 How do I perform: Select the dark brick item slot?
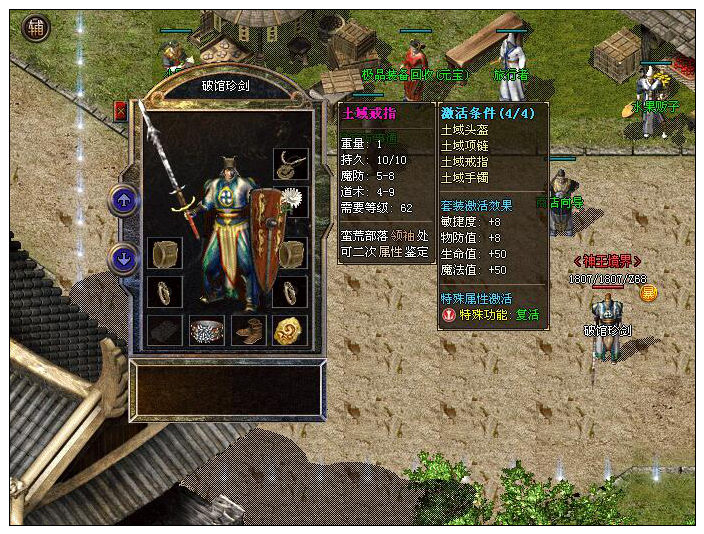[165, 331]
